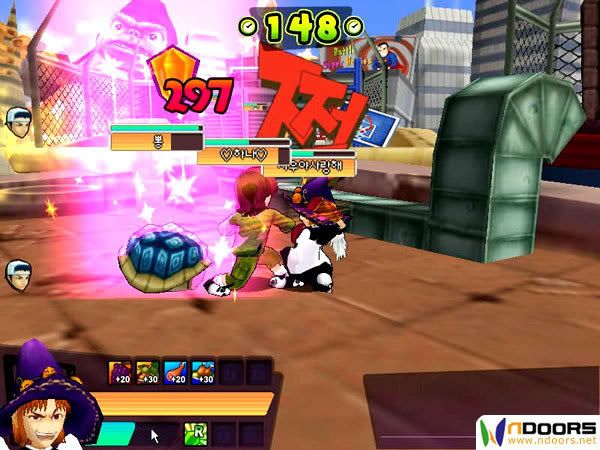Select the lower teammate face icon
Image resolution: width=600 pixels, height=450 pixels.
[x=17, y=273]
